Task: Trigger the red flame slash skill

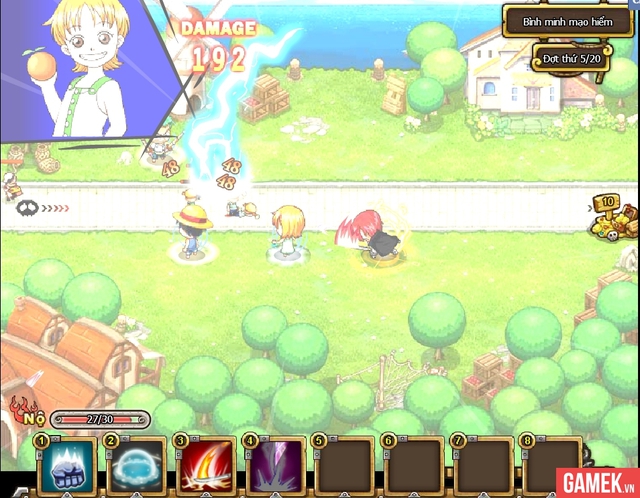Action: pyautogui.click(x=206, y=466)
